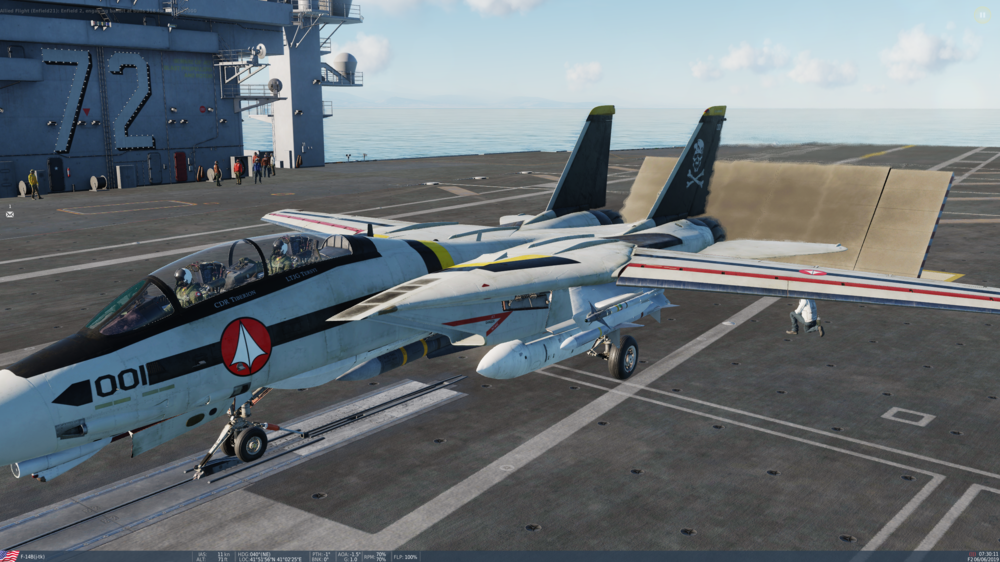Open the envelope message icon
1000x562 pixels.
(10, 213)
